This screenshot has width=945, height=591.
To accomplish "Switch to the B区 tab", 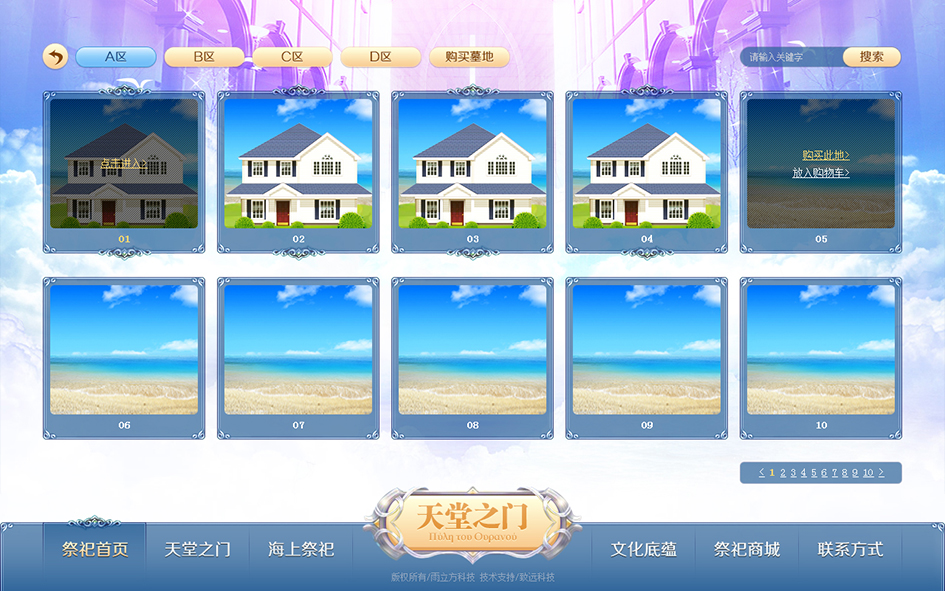I will click(204, 57).
